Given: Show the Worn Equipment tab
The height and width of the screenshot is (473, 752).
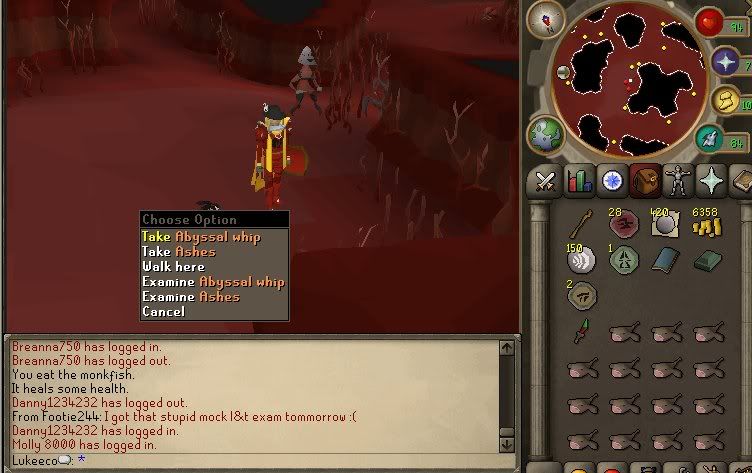Looking at the screenshot, I should pyautogui.click(x=678, y=181).
